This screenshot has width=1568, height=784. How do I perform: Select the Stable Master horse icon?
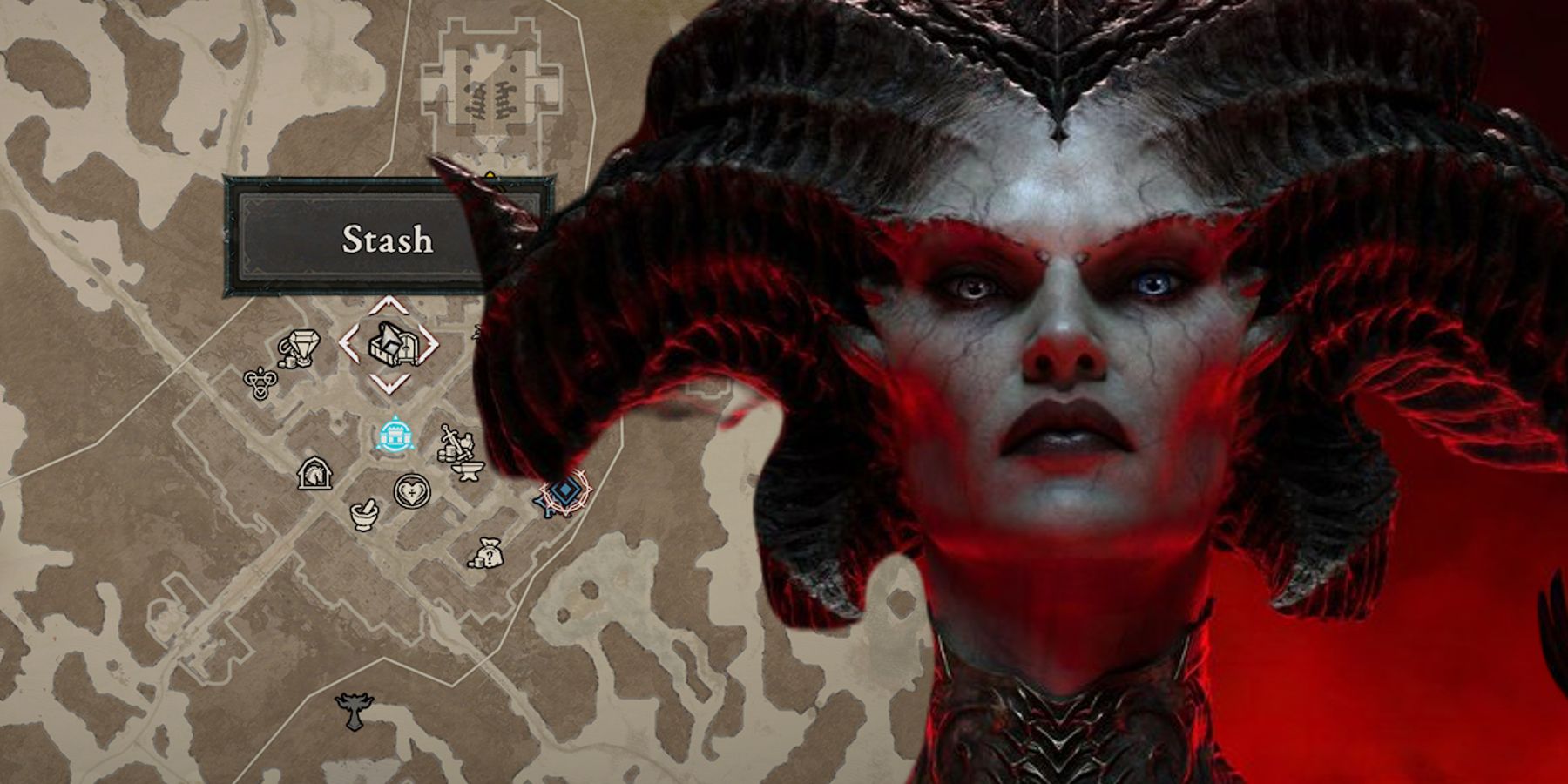[x=314, y=474]
